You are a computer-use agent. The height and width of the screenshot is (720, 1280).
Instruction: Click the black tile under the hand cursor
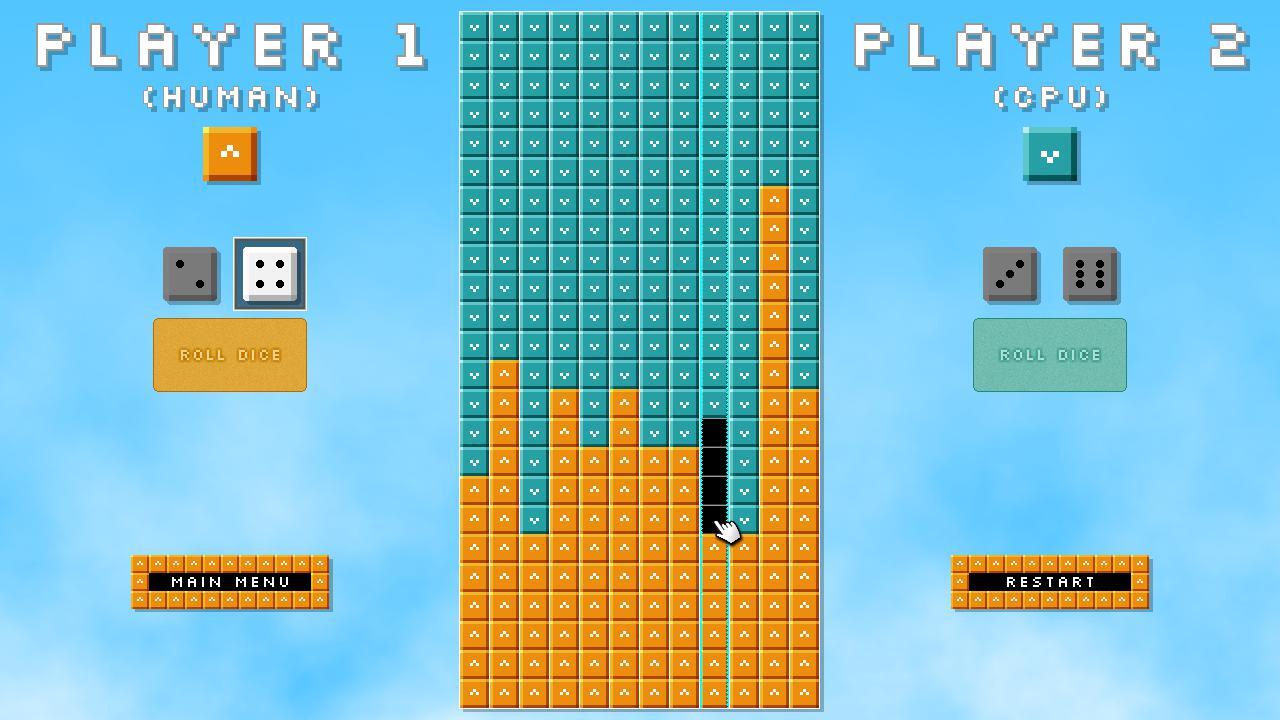(x=714, y=520)
